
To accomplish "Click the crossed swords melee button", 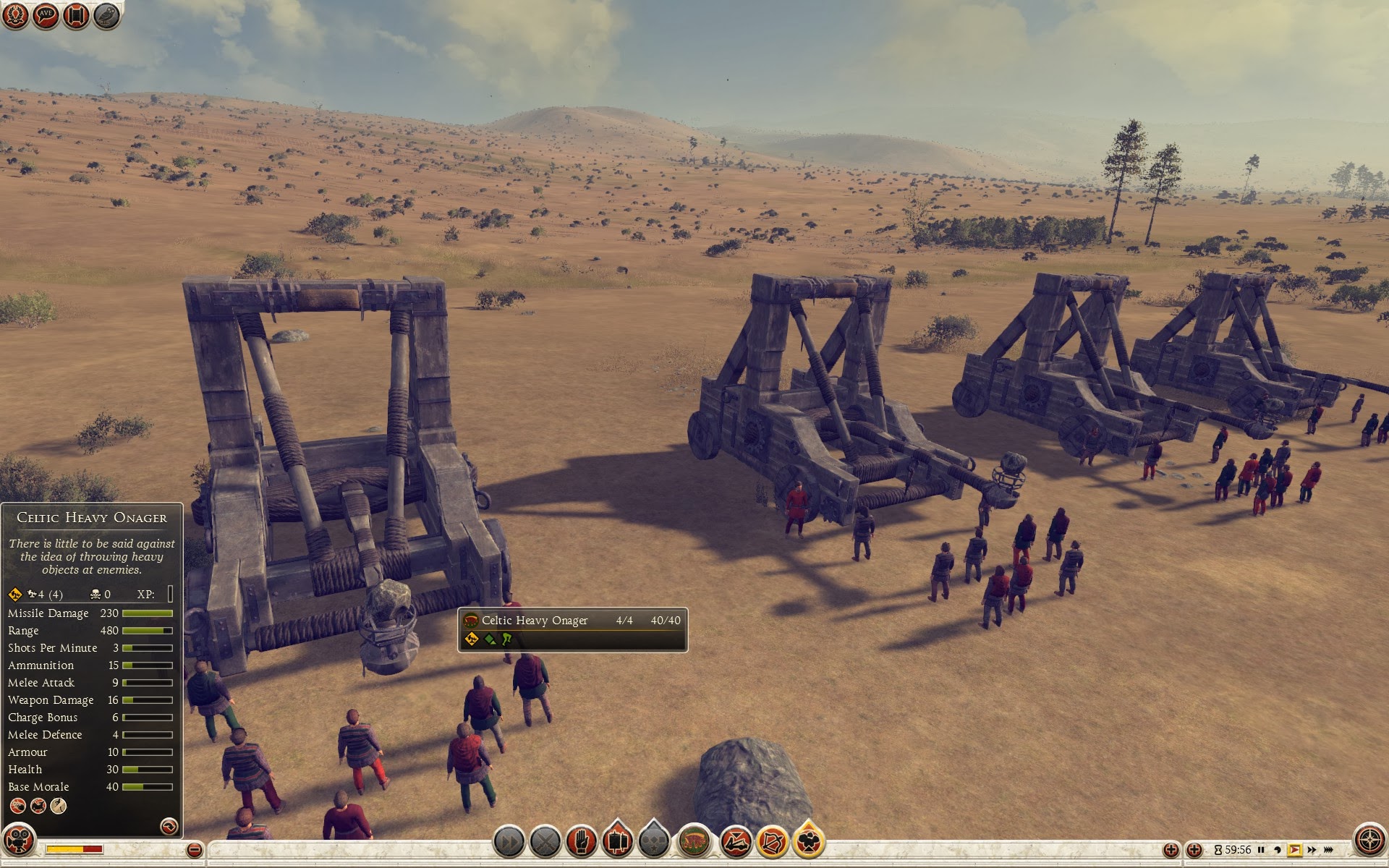I will (546, 842).
